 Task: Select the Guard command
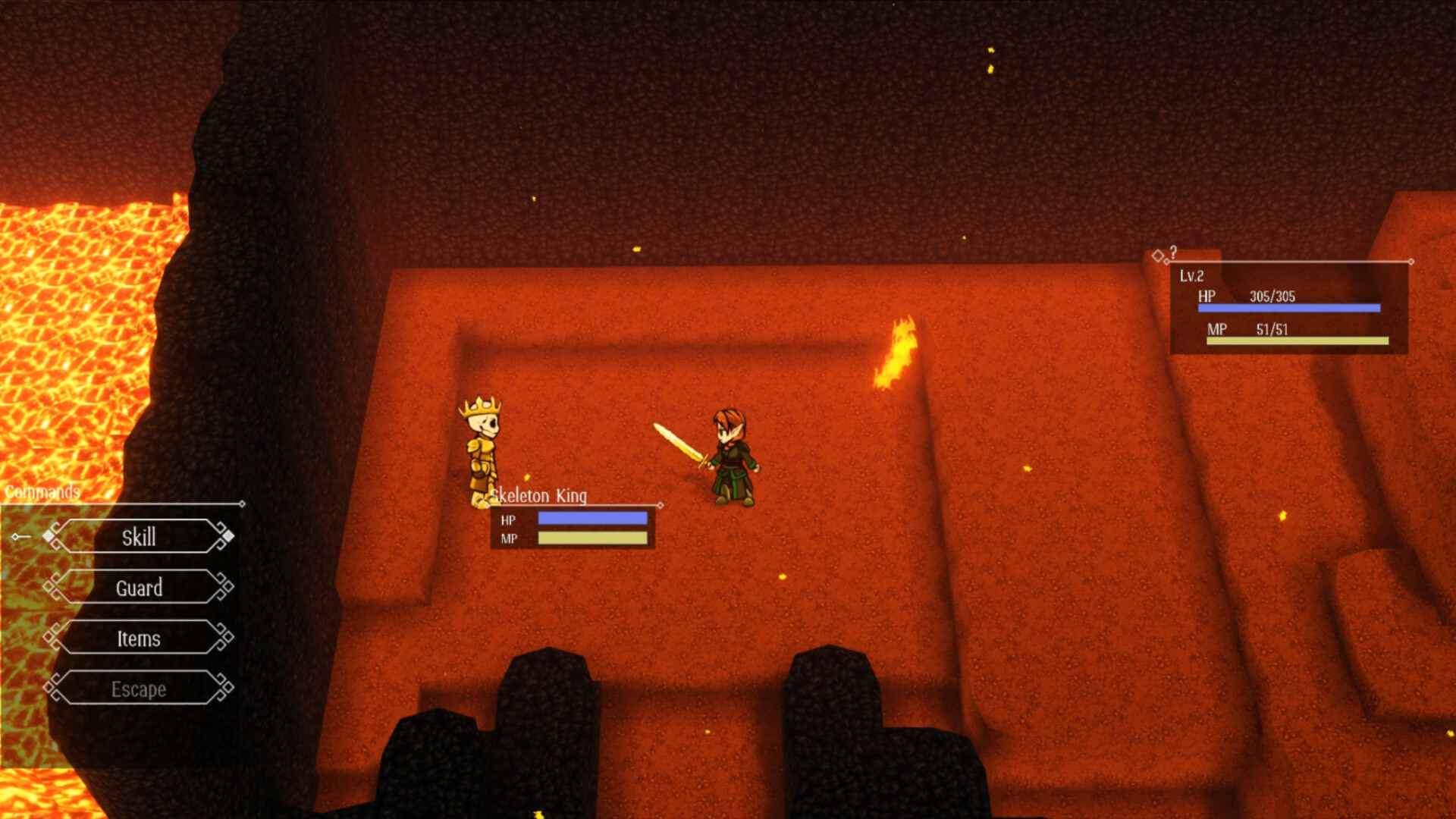[x=139, y=588]
